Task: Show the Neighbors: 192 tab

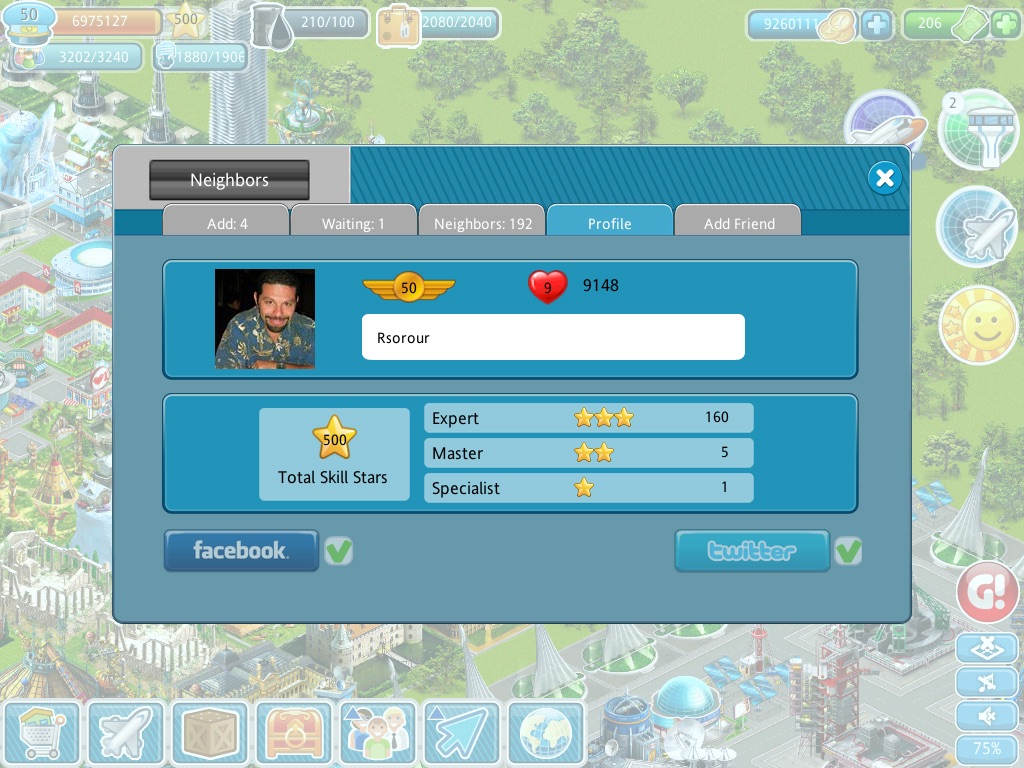Action: 482,223
